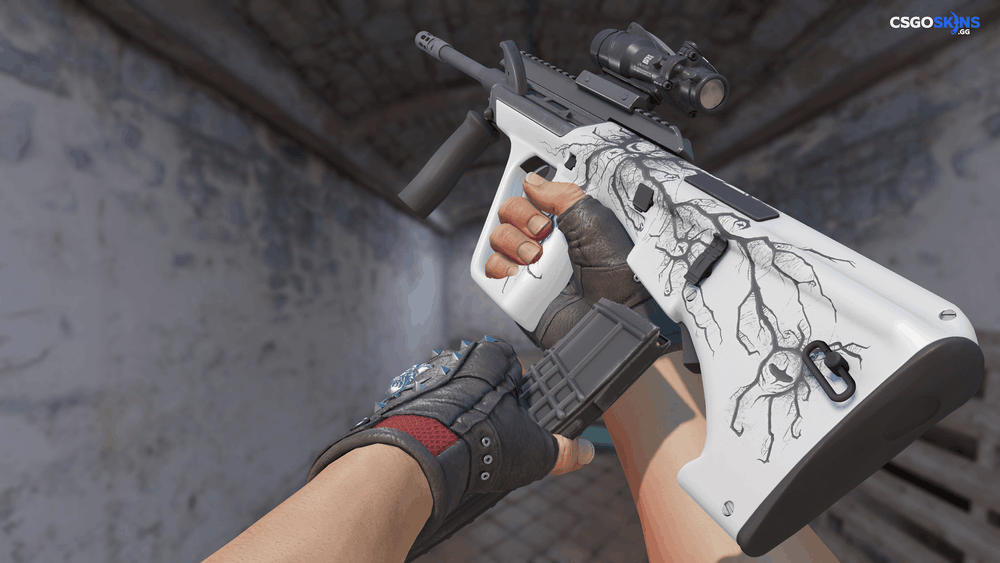This screenshot has width=1000, height=563.
Task: Click the CSGOSKINS.GG watermark logo
Action: (x=935, y=22)
